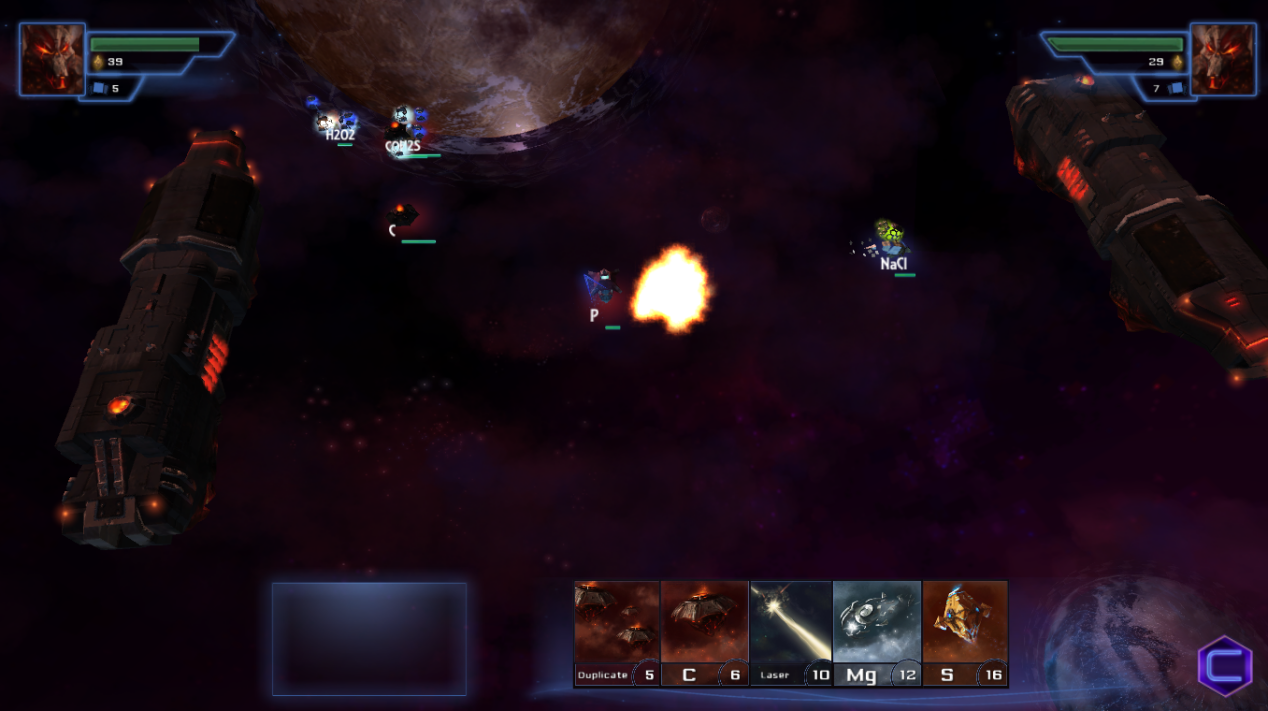Select the S ship card costing 16
This screenshot has height=711, width=1268.
point(964,633)
